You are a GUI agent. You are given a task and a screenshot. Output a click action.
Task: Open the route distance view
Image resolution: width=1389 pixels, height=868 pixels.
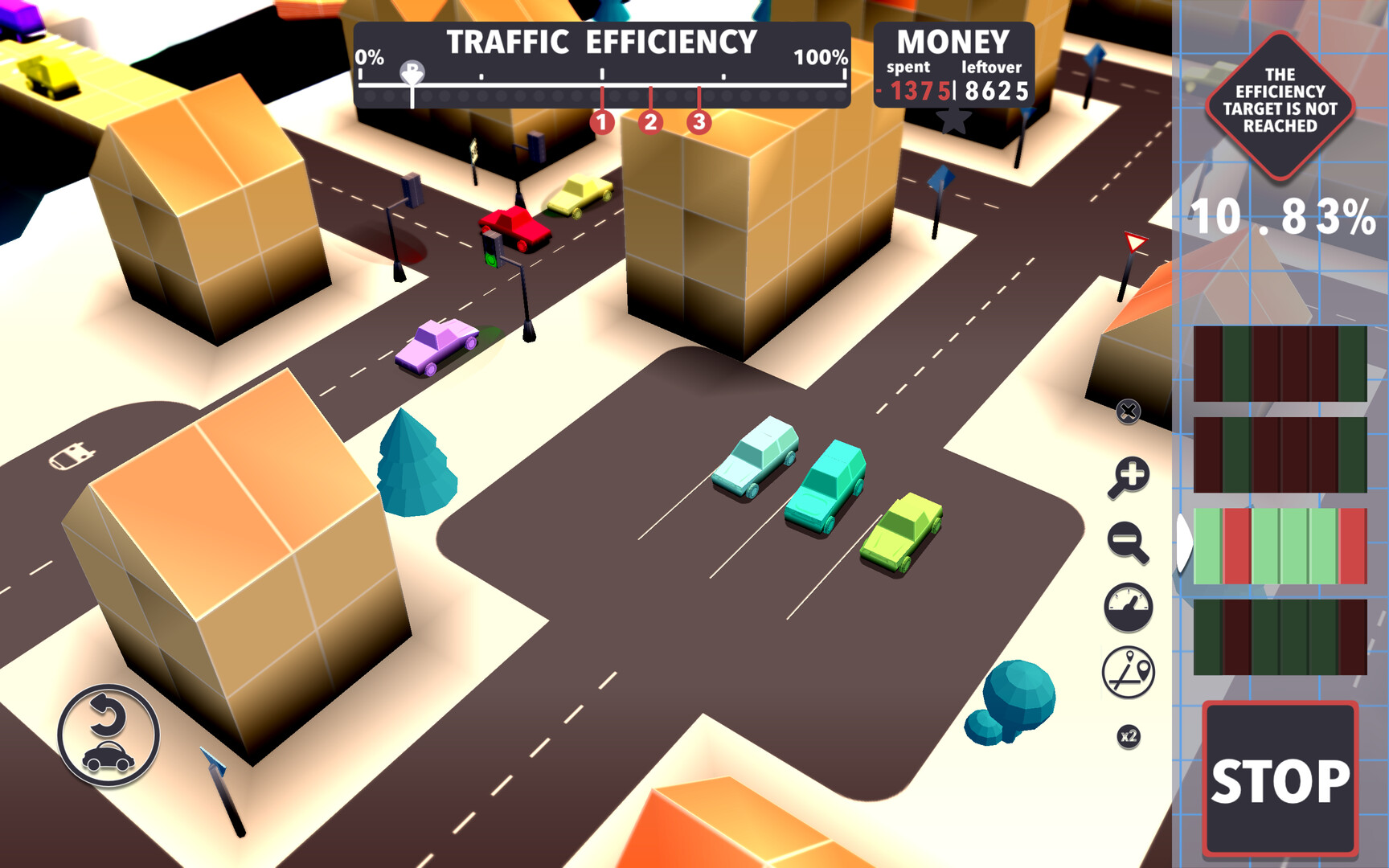[x=1129, y=672]
